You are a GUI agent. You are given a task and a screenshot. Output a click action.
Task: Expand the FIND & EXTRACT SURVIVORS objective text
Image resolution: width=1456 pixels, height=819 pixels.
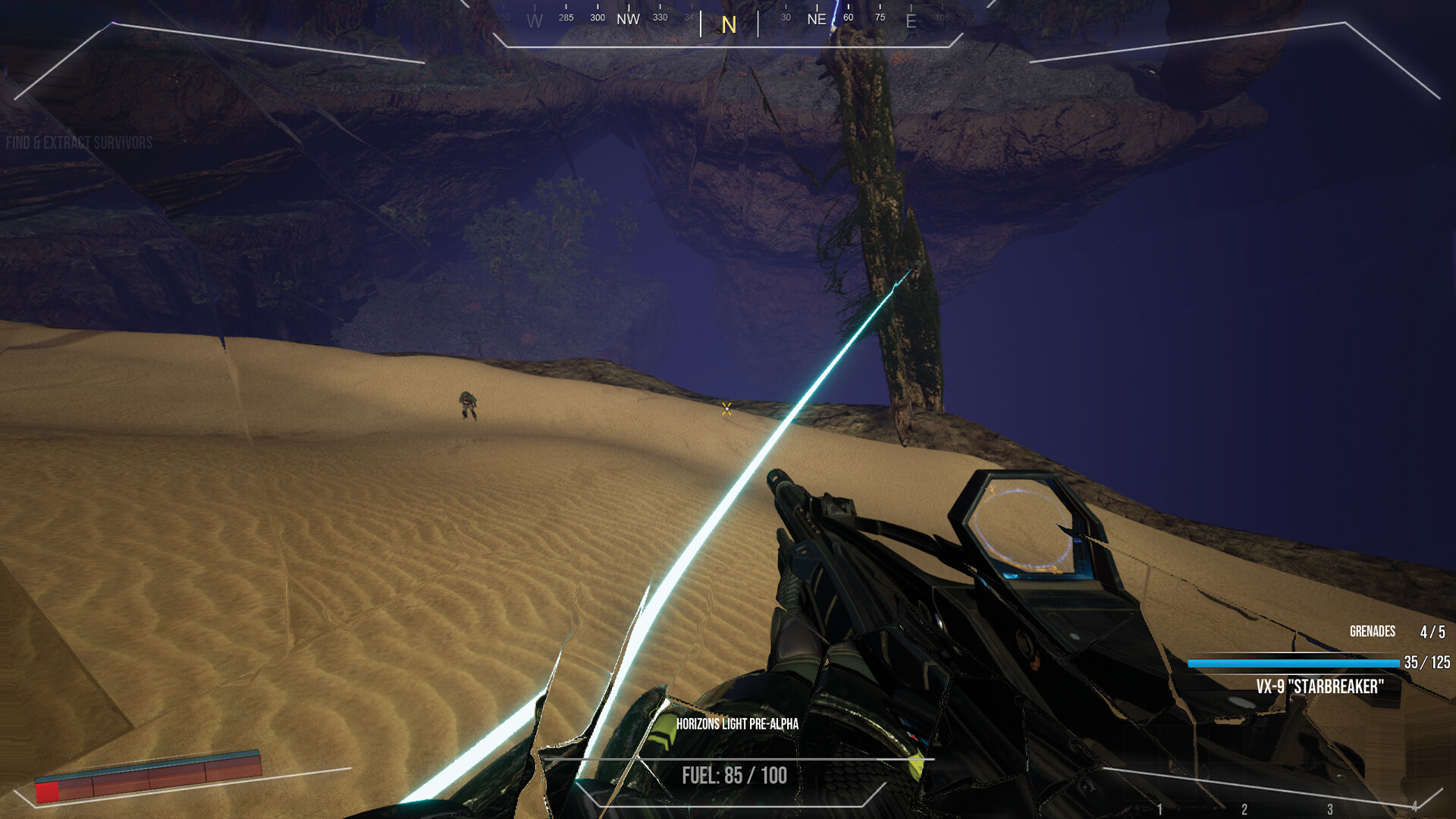point(78,140)
